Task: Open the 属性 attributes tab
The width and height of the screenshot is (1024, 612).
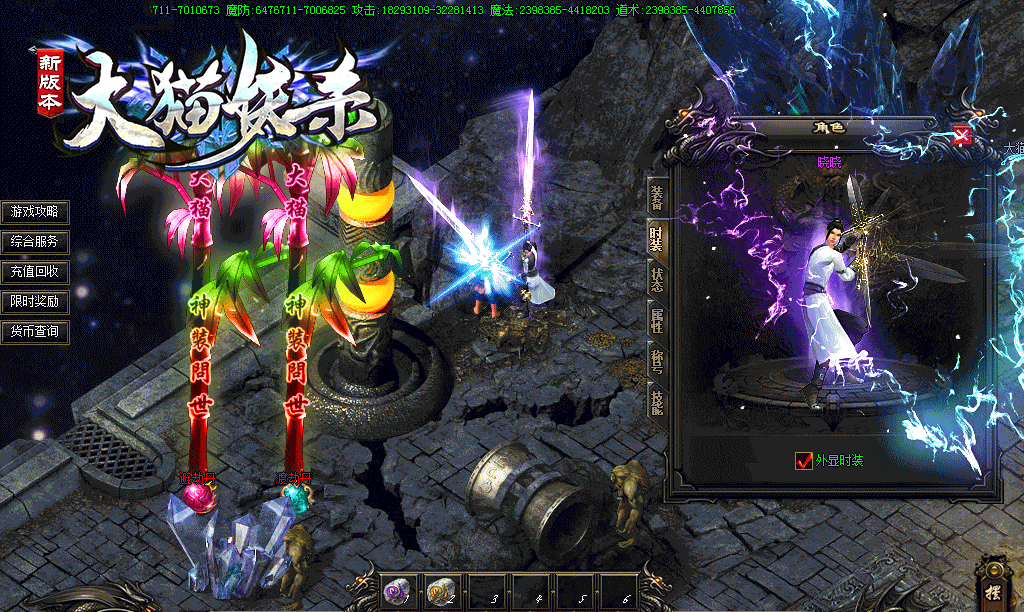Action: coord(656,321)
